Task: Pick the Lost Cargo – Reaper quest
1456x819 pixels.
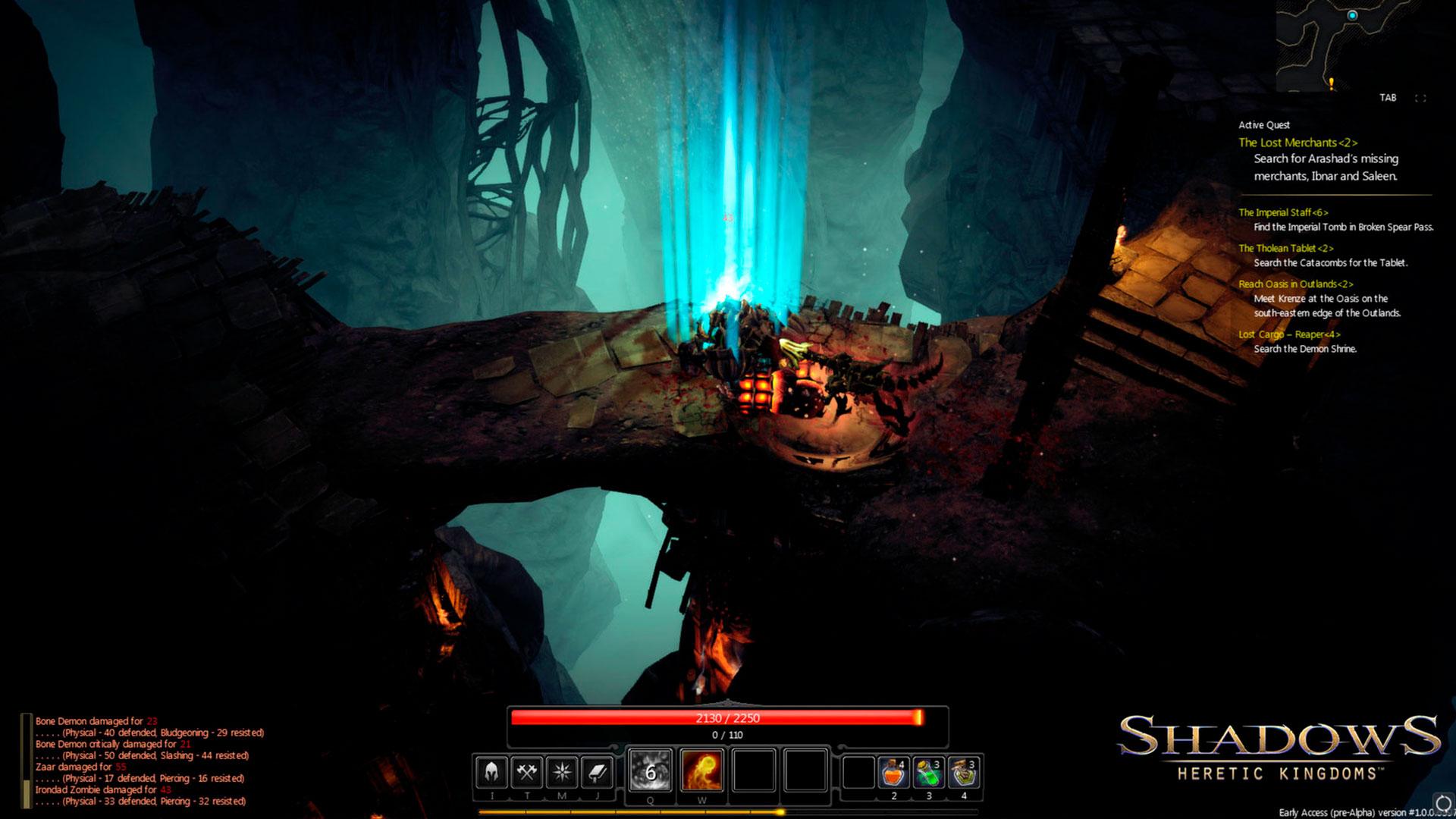Action: 1289,334
